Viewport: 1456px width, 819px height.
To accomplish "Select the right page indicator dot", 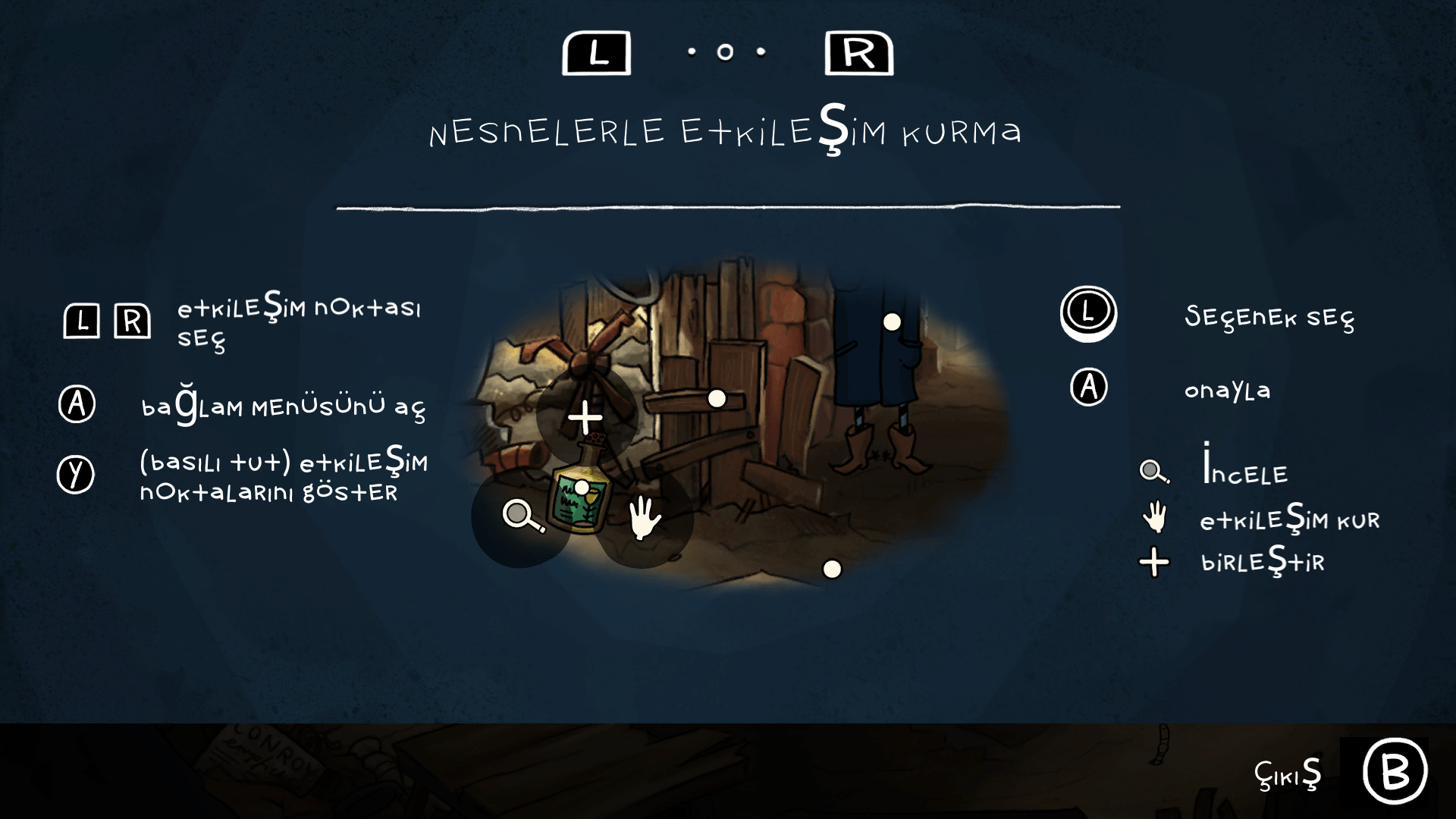I will click(761, 52).
